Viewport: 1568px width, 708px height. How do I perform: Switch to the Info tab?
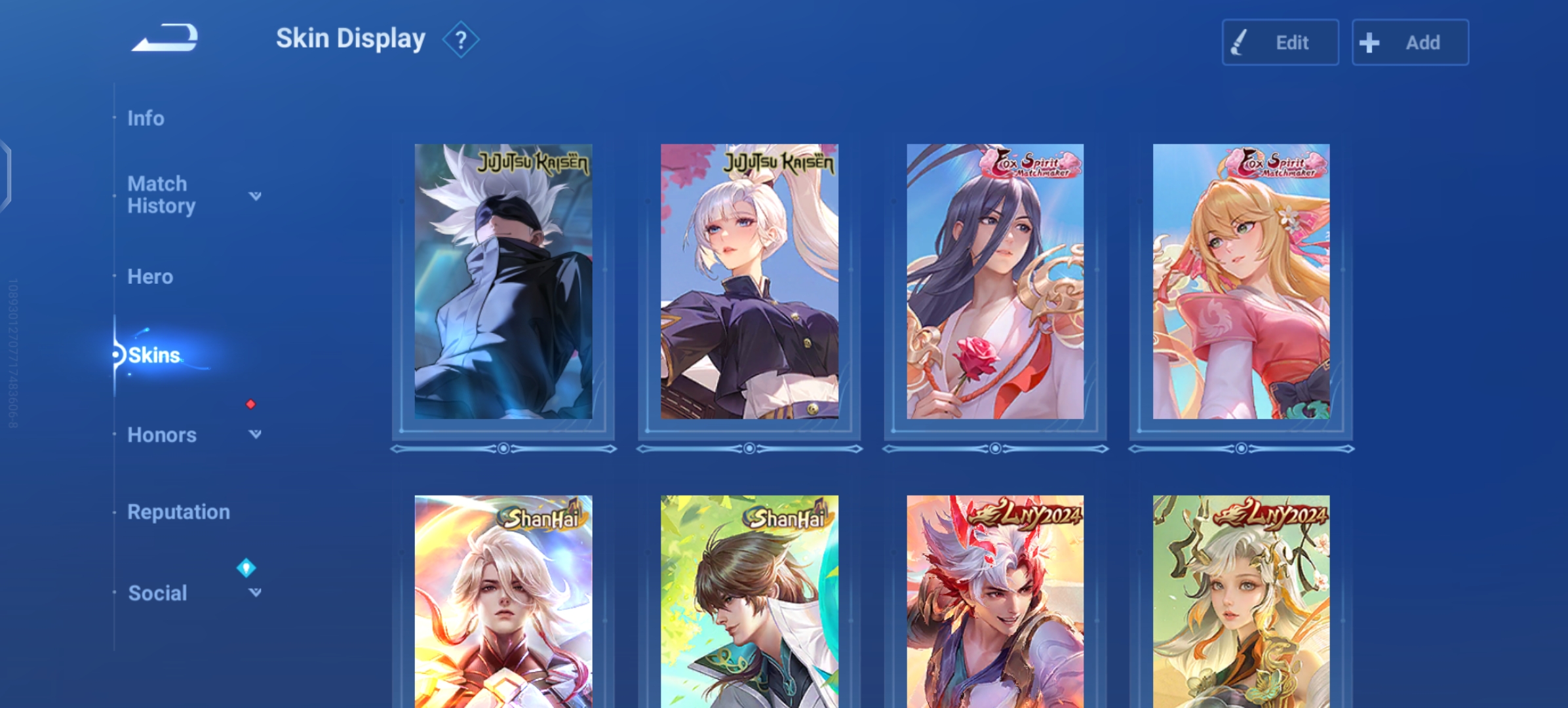[146, 118]
